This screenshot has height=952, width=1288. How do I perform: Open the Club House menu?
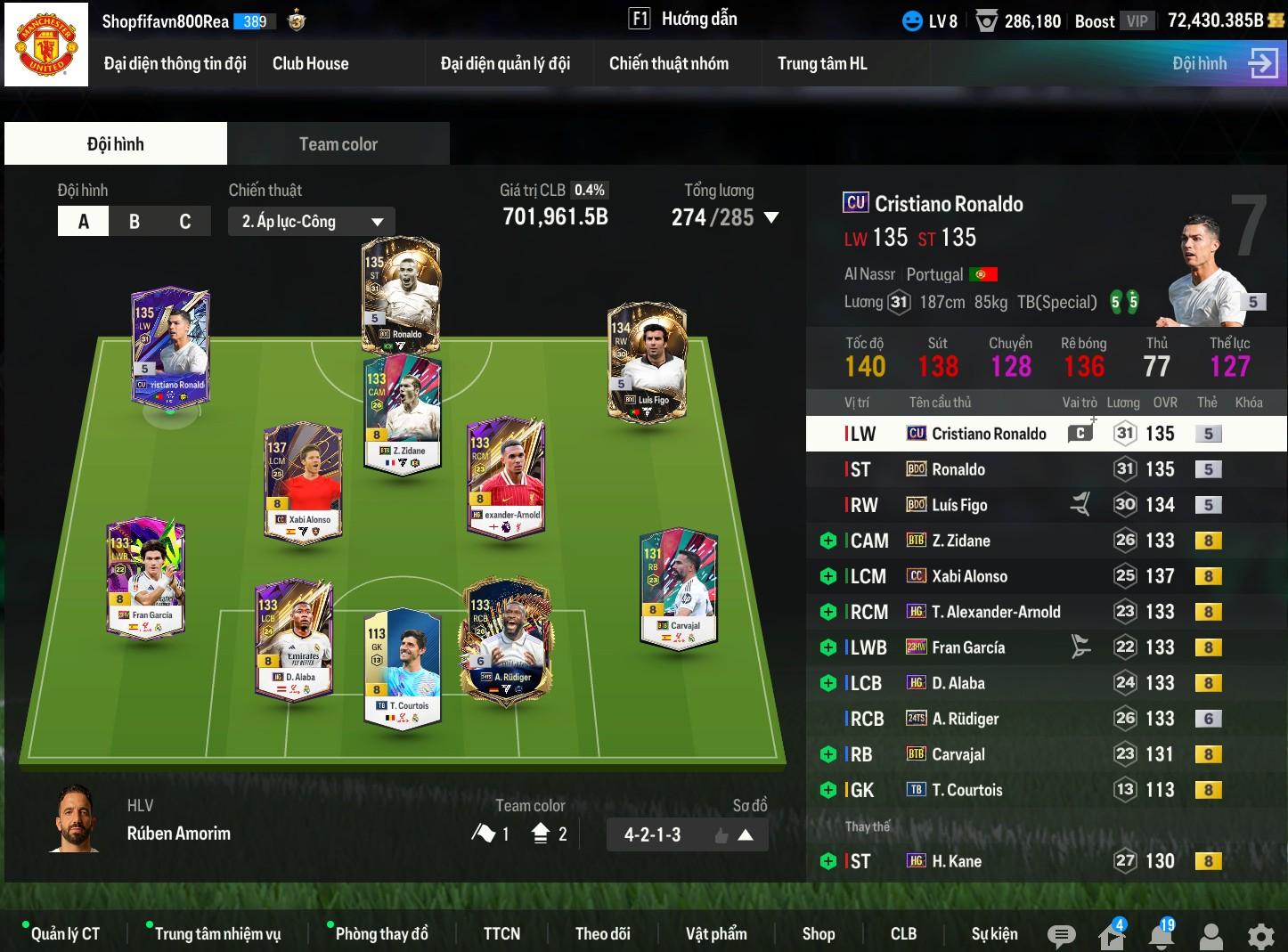(310, 63)
